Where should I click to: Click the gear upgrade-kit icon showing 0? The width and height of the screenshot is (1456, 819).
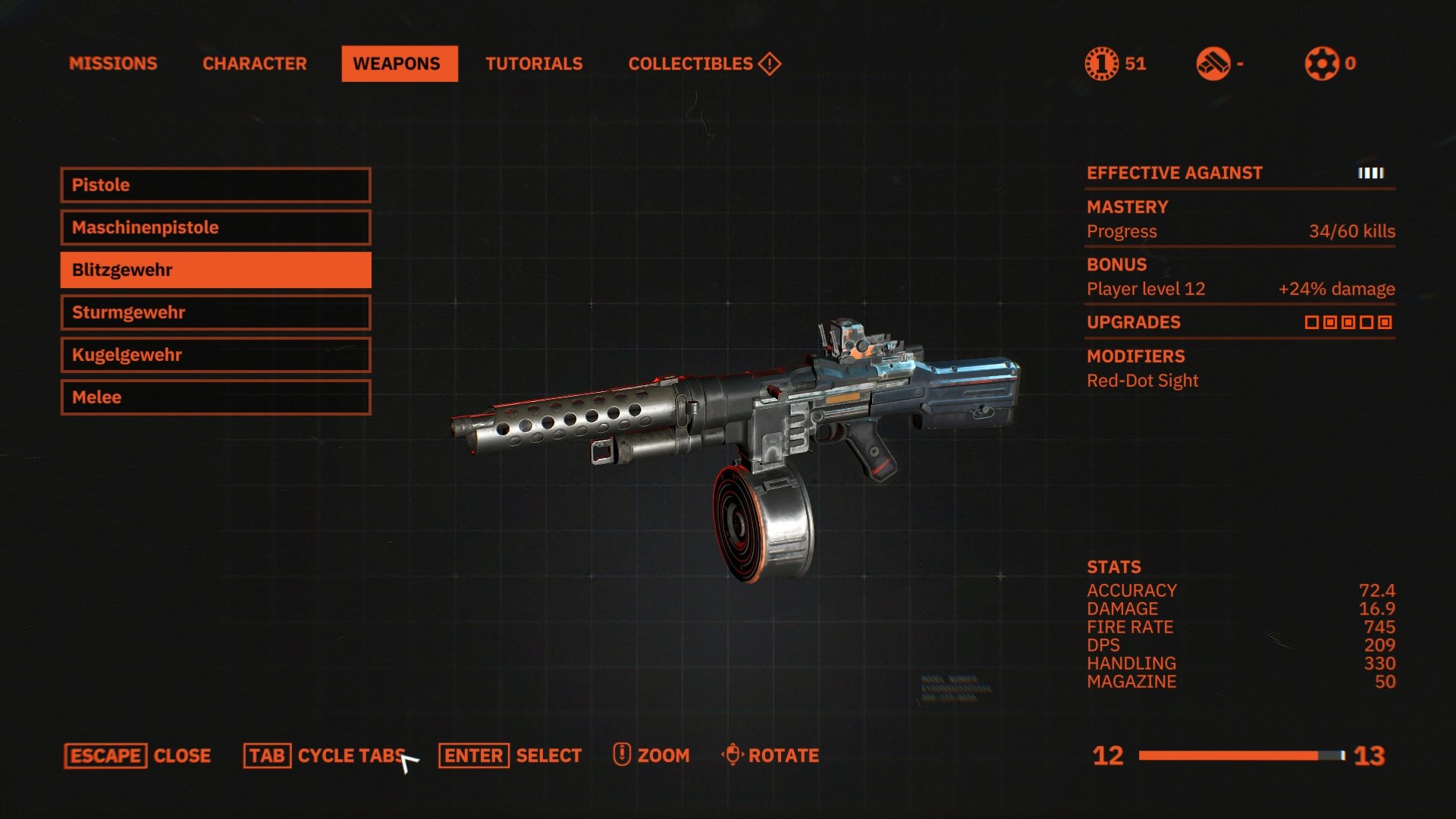coord(1324,64)
